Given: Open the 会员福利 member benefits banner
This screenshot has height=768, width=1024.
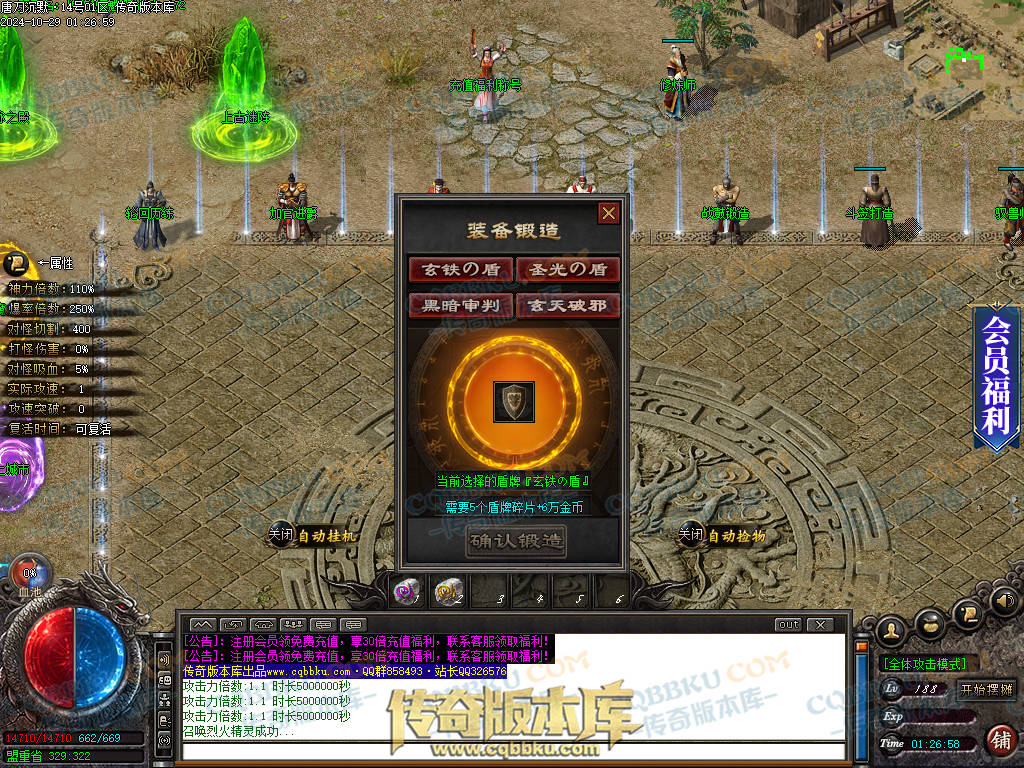Looking at the screenshot, I should click(x=996, y=376).
